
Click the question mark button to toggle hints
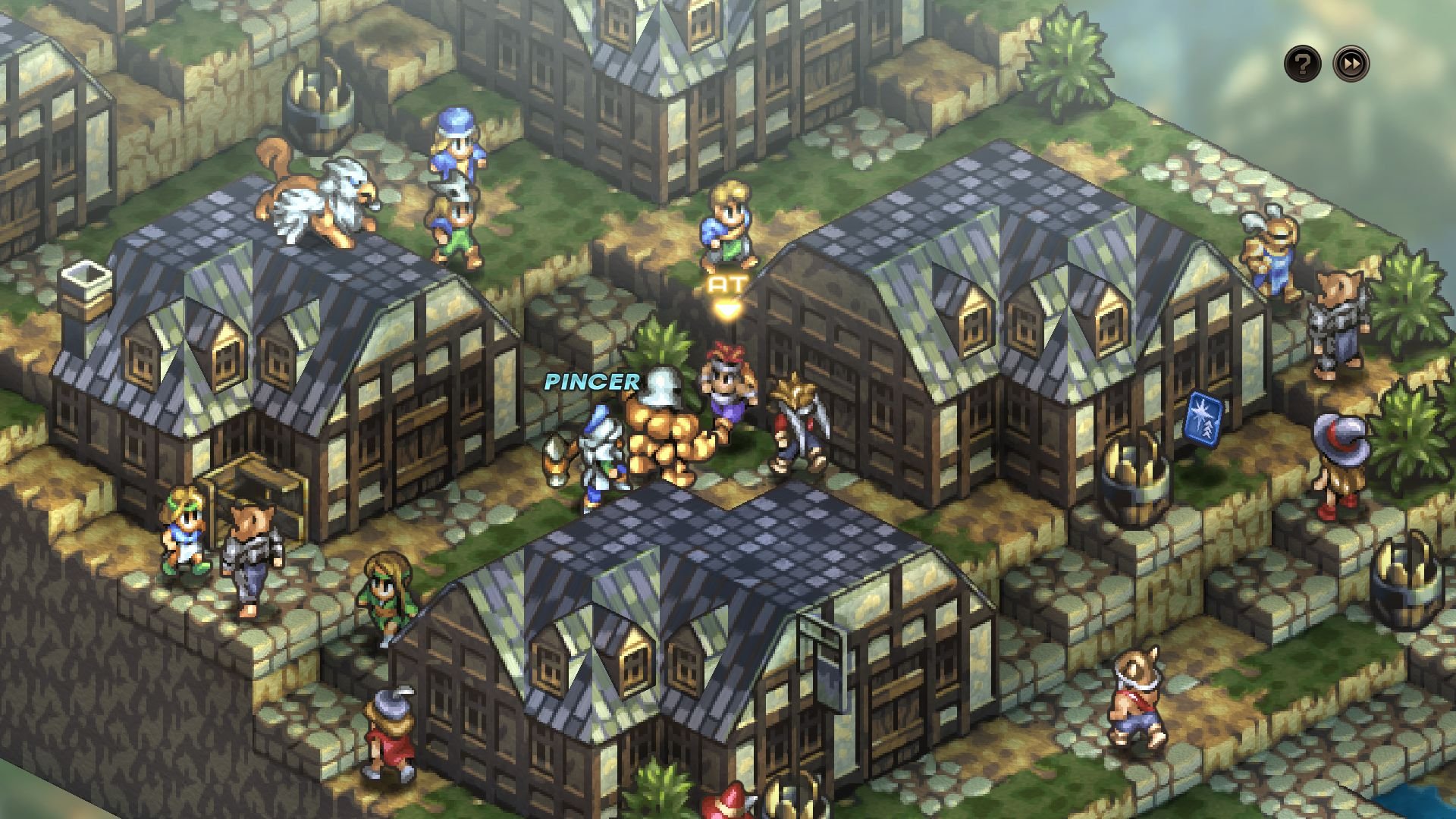pyautogui.click(x=1301, y=65)
